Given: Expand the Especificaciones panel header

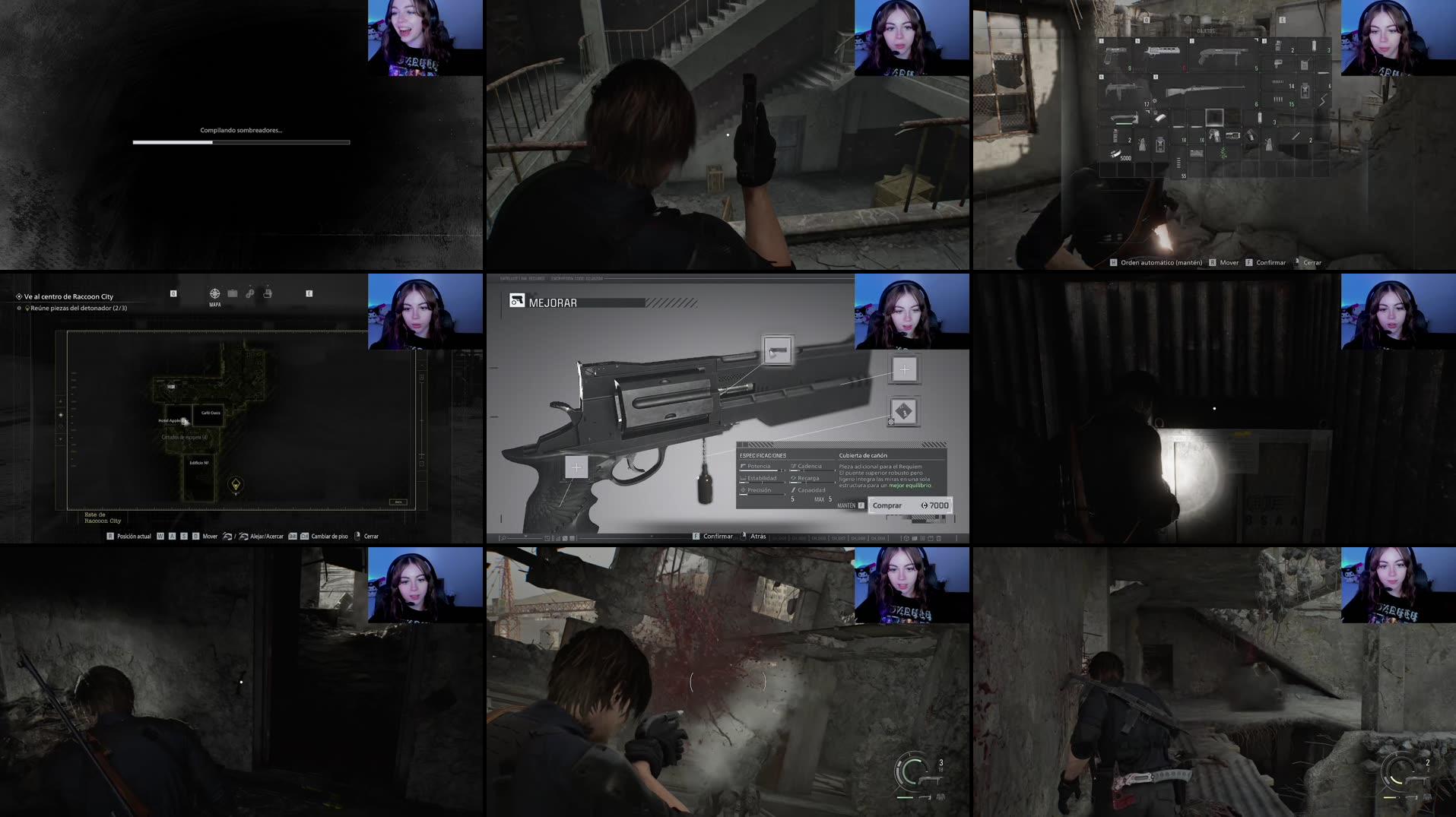Looking at the screenshot, I should (x=764, y=454).
